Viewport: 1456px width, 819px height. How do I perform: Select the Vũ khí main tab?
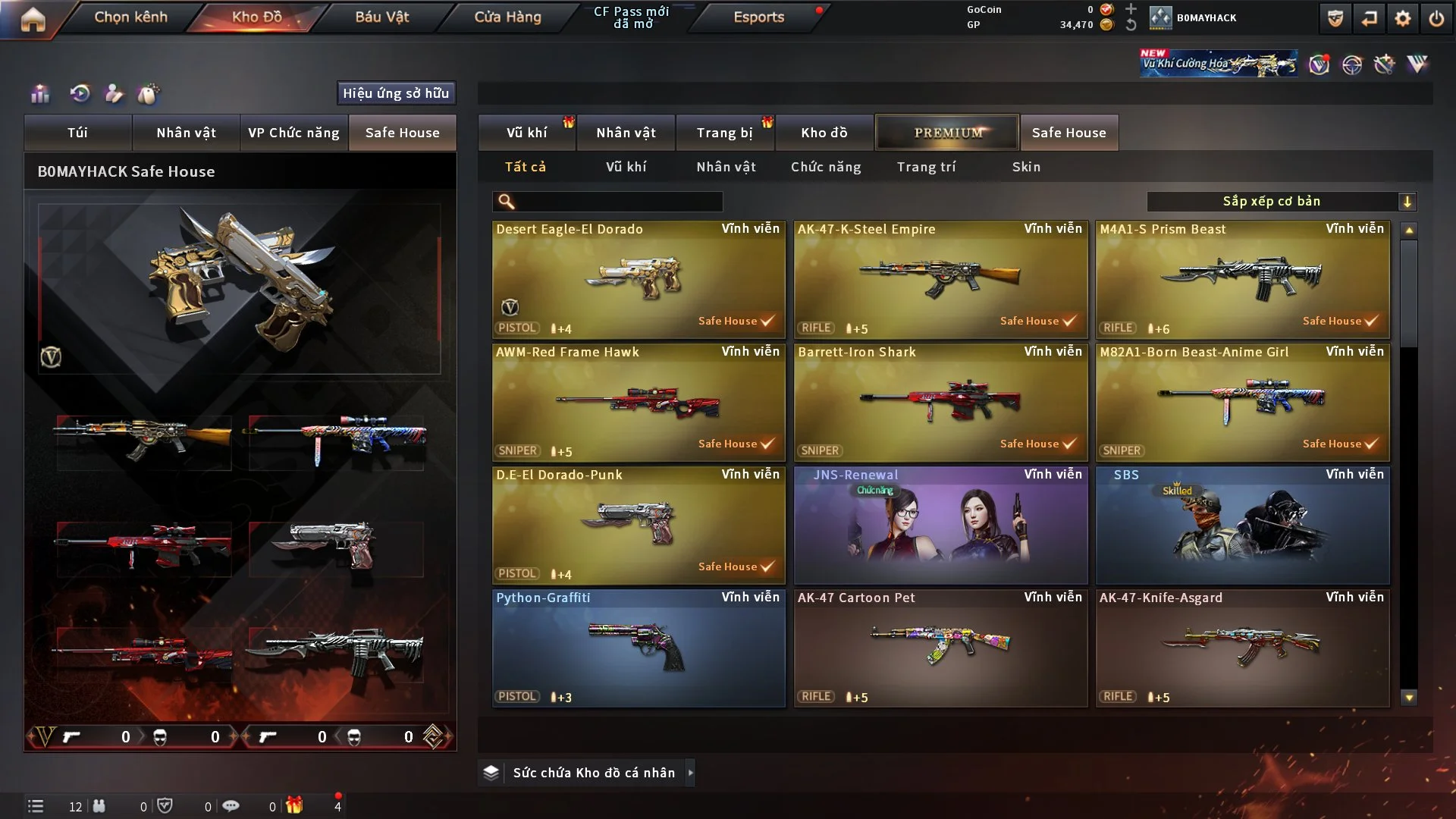tap(526, 133)
